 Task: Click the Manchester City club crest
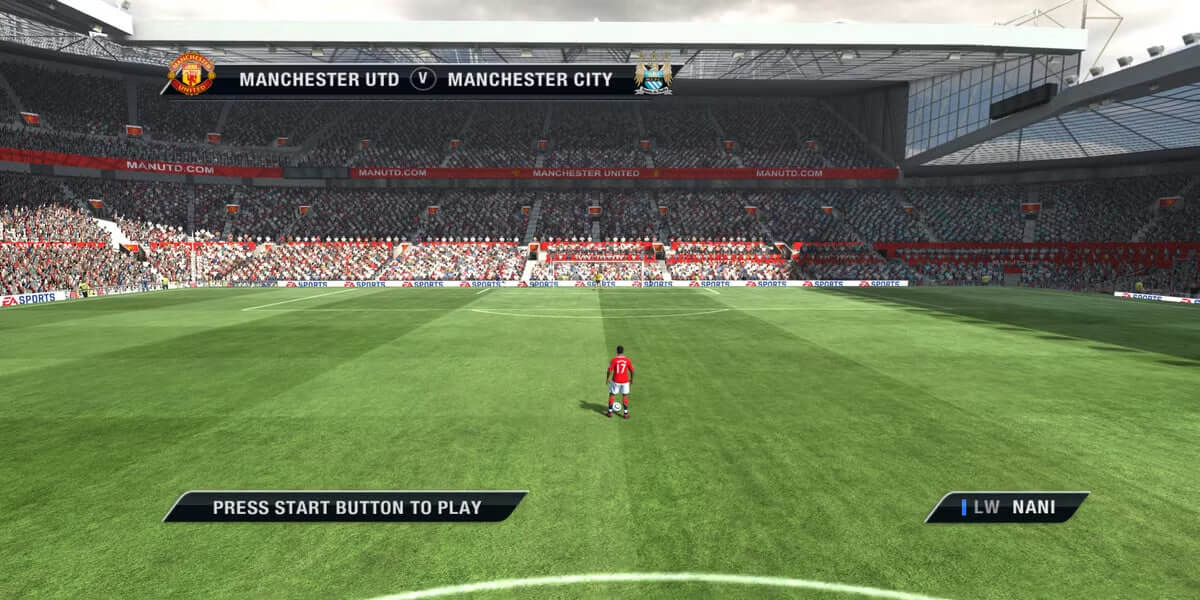pyautogui.click(x=653, y=76)
